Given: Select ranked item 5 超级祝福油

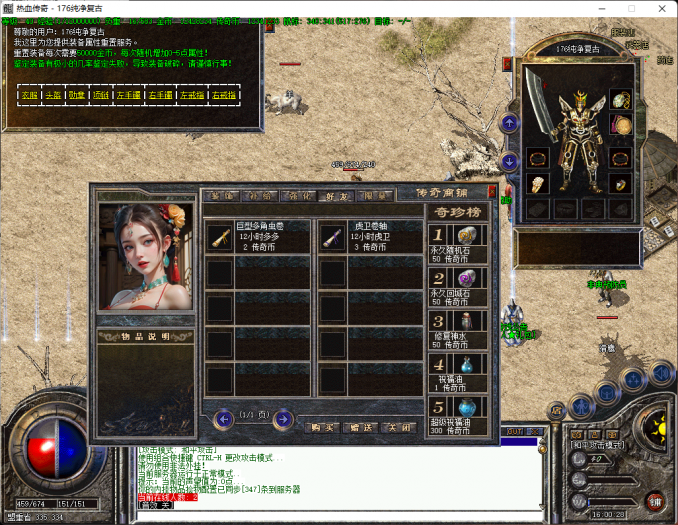Looking at the screenshot, I should 457,416.
